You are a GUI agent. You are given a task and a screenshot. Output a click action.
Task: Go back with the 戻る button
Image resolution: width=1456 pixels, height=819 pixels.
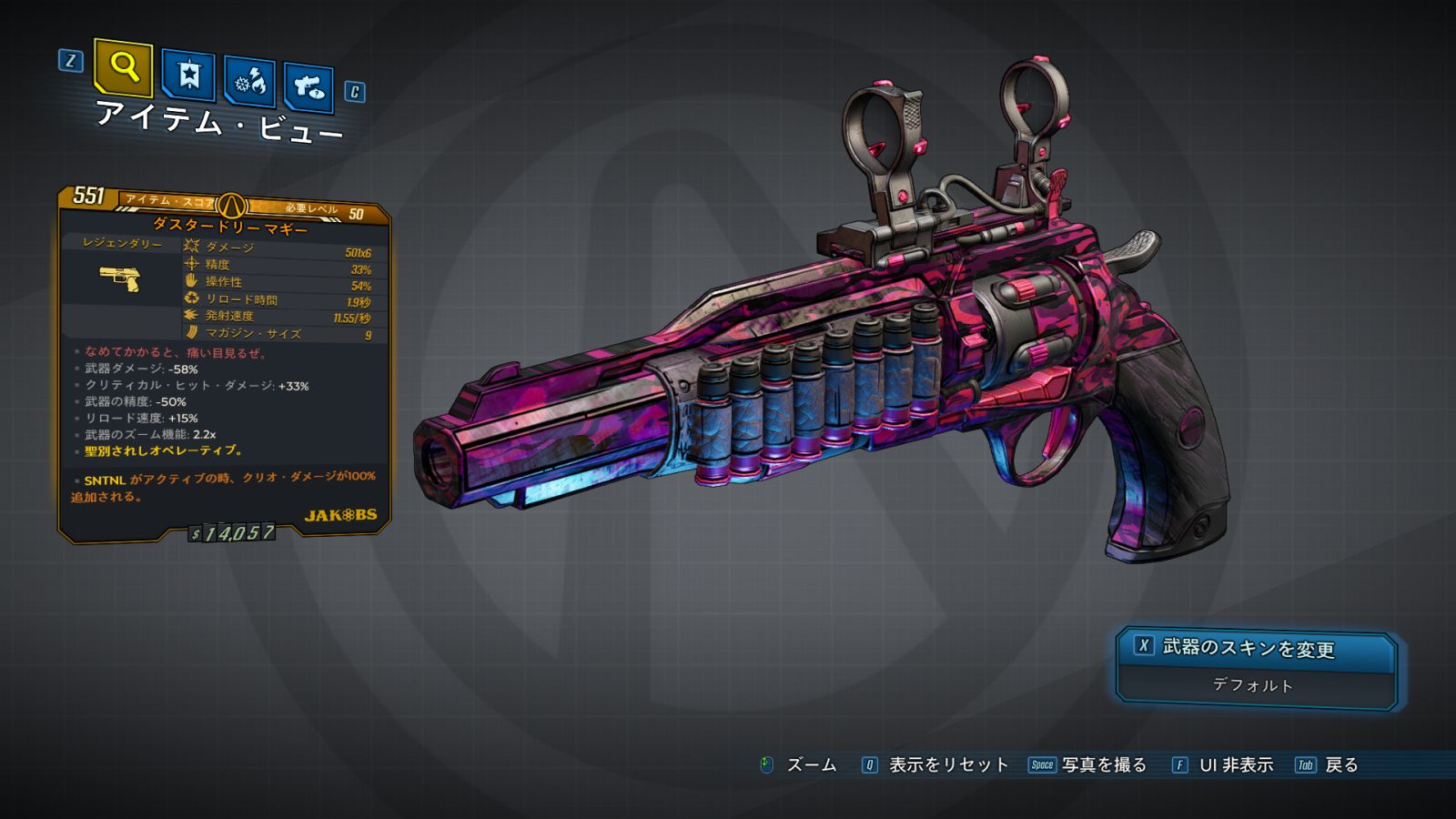1327,765
